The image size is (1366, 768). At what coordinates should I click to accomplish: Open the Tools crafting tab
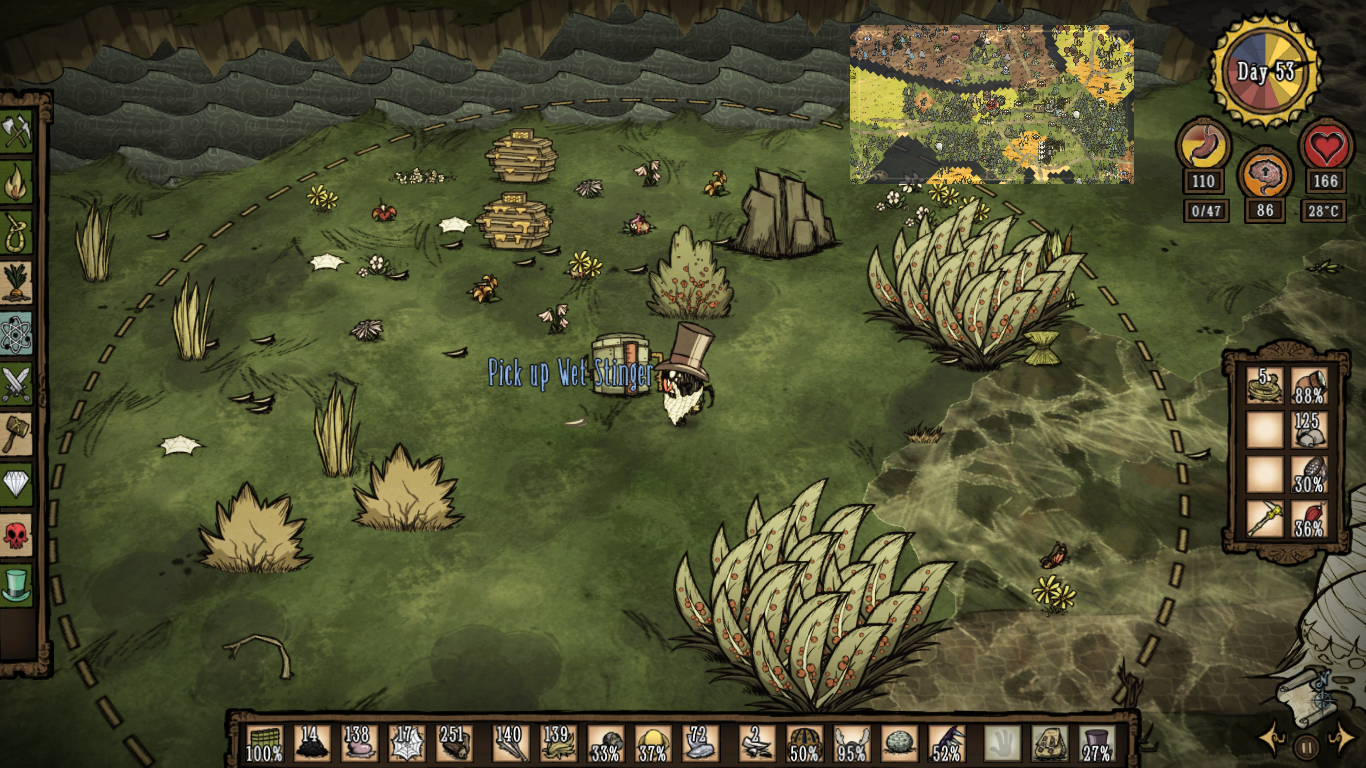click(x=17, y=131)
